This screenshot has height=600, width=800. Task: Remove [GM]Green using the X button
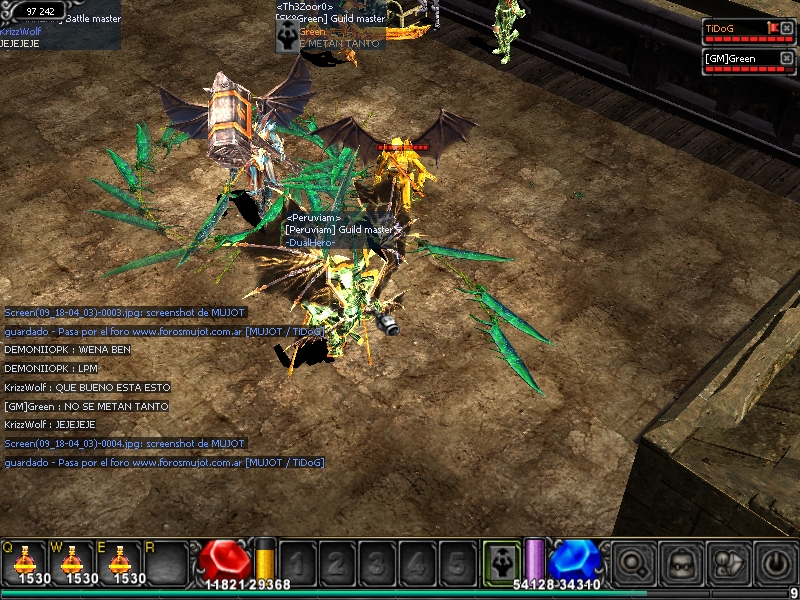point(786,58)
